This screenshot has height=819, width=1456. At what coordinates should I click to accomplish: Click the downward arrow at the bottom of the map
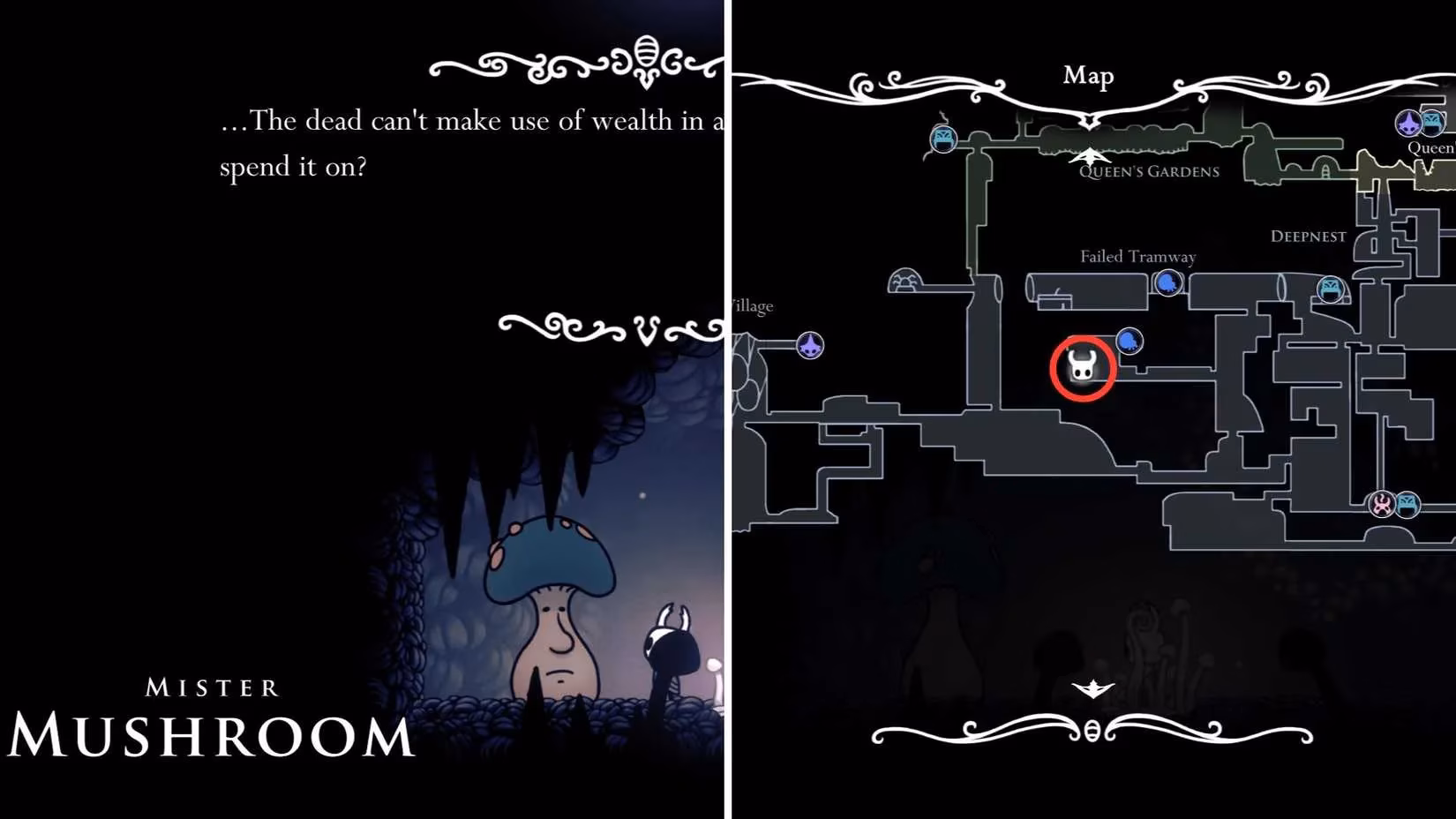coord(1092,686)
